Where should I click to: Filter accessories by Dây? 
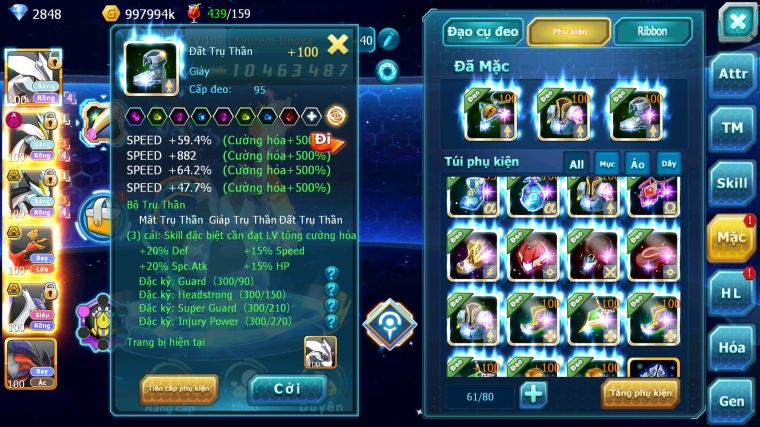pos(667,163)
